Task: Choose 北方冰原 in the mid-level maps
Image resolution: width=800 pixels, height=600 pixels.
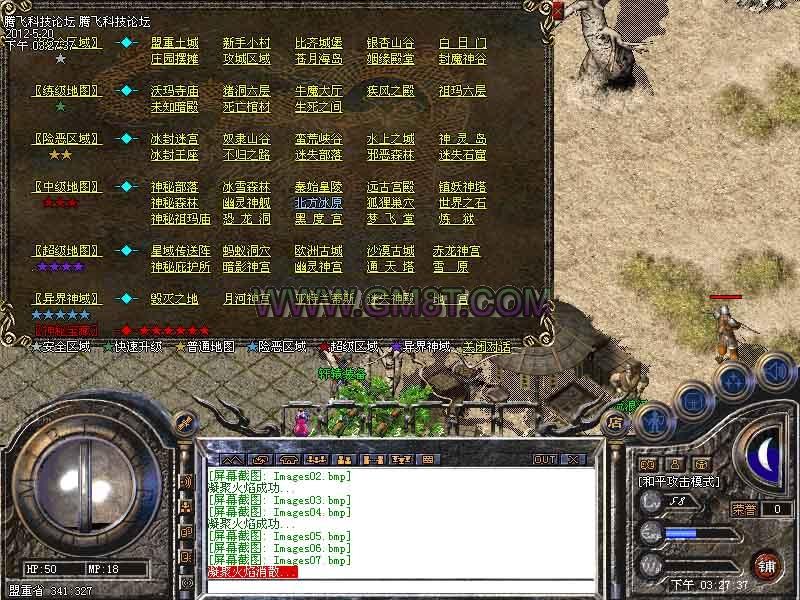Action: [x=318, y=203]
